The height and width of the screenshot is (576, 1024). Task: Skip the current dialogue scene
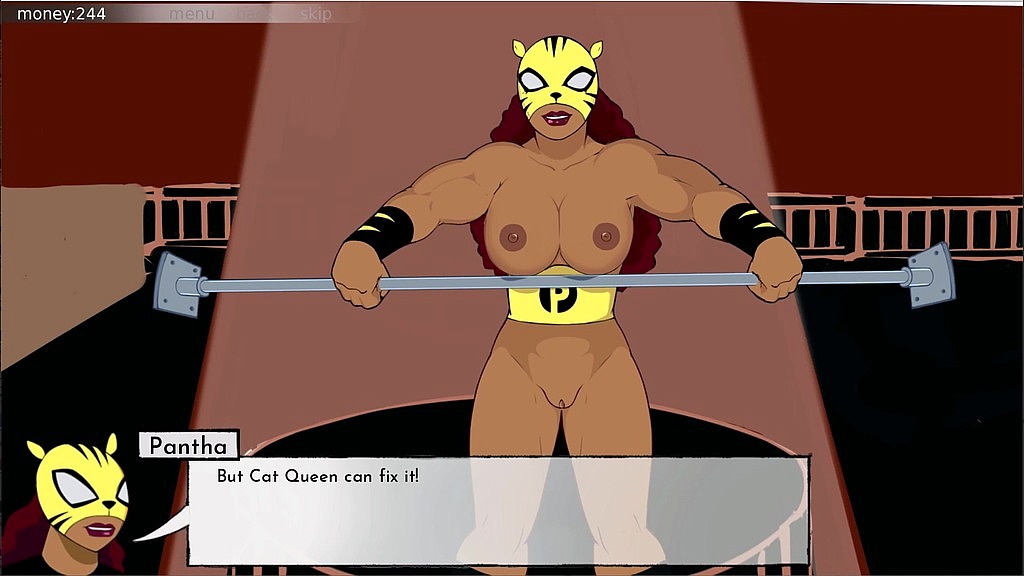316,14
